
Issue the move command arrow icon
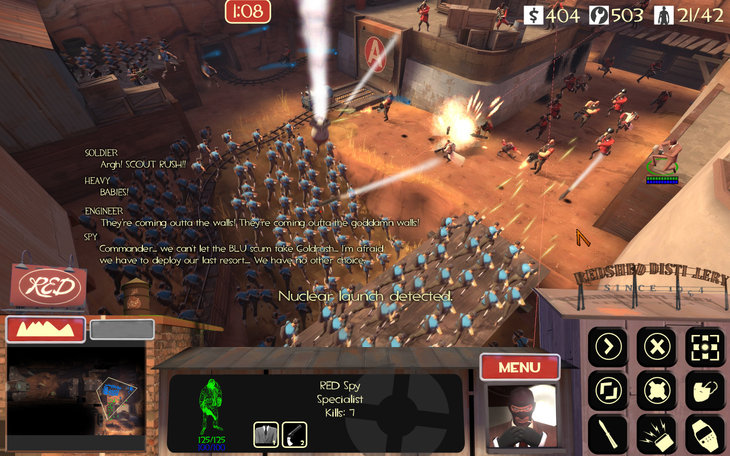[x=608, y=348]
